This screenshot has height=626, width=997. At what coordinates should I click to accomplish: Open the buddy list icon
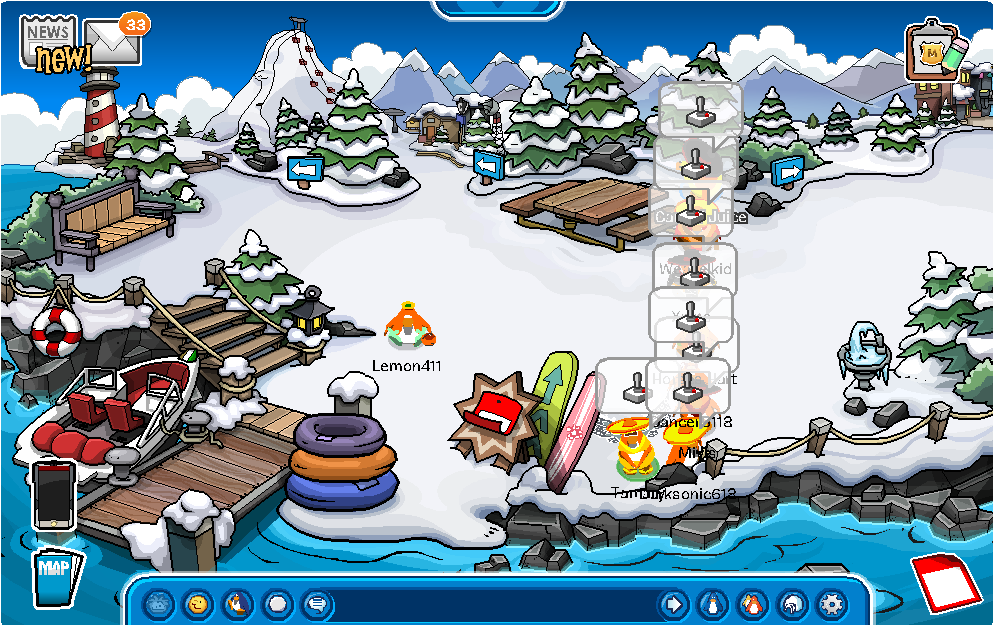click(752, 604)
